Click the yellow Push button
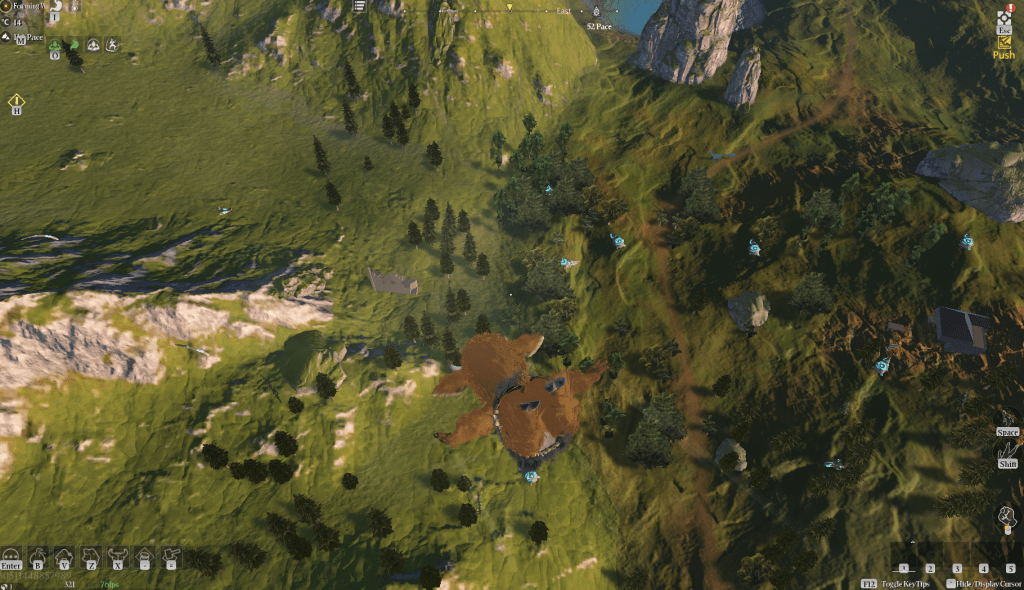The image size is (1024, 590). pos(1004,55)
